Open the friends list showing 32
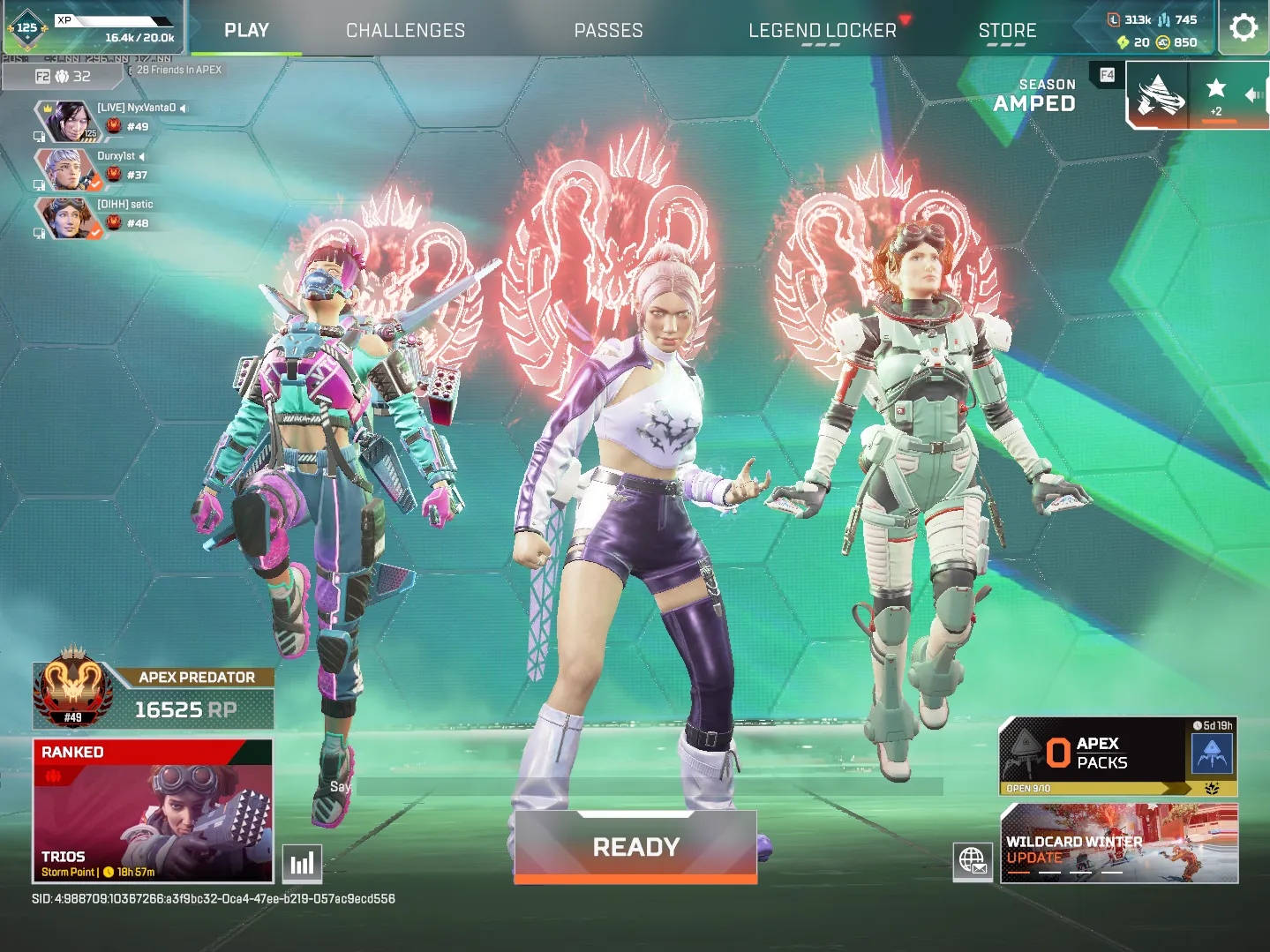Viewport: 1270px width, 952px height. pyautogui.click(x=63, y=77)
